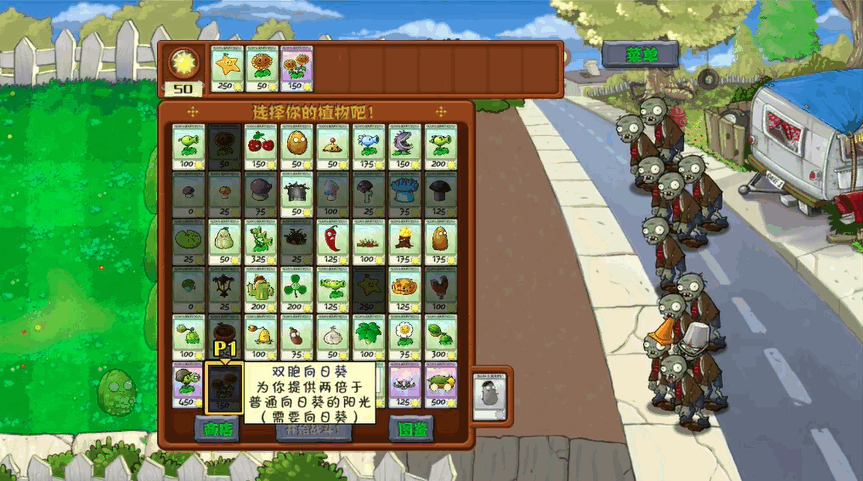The height and width of the screenshot is (481, 863).
Task: Pick the Wall-nut seed card
Action: pyautogui.click(x=296, y=147)
